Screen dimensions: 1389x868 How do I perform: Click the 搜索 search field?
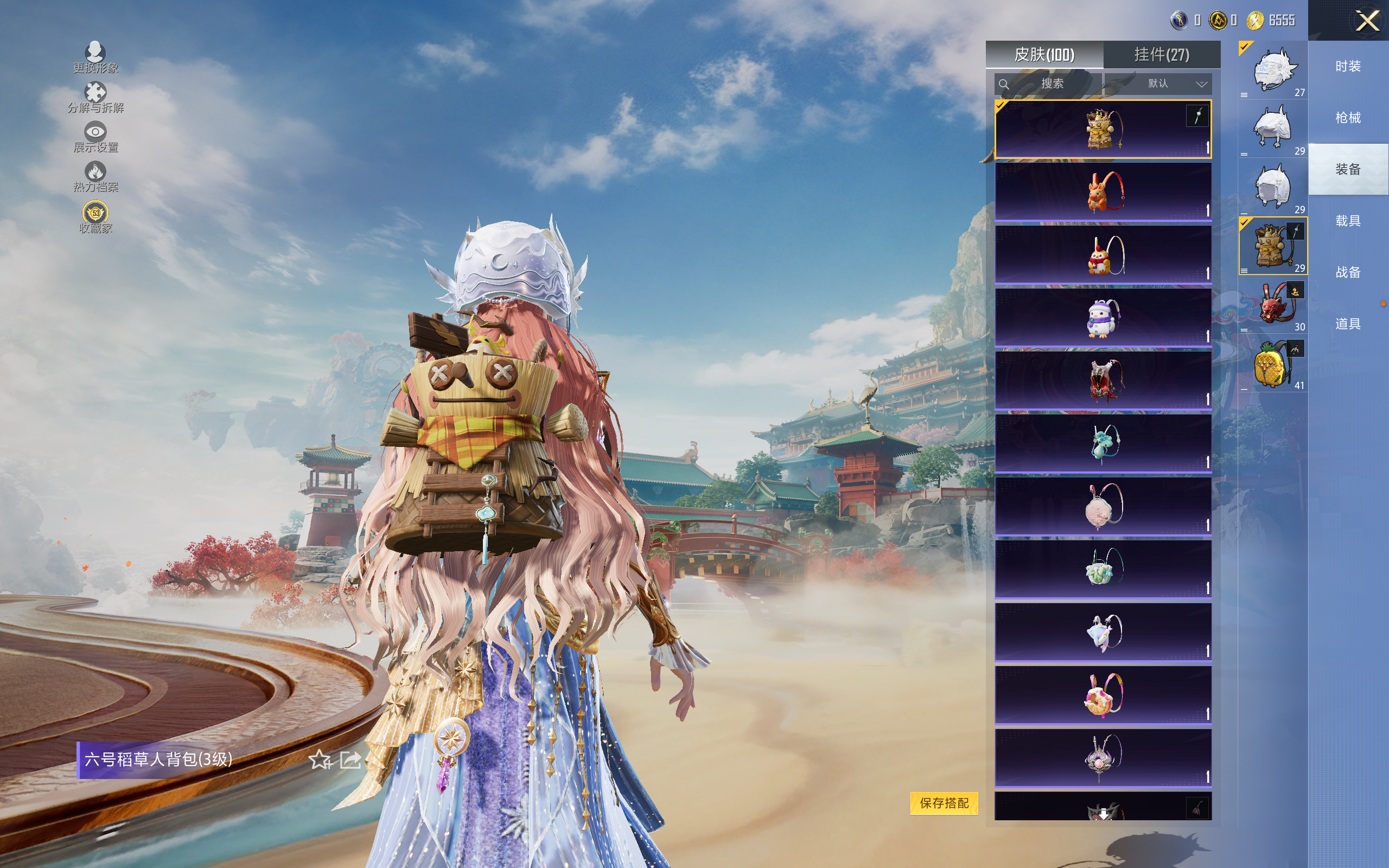click(1048, 84)
